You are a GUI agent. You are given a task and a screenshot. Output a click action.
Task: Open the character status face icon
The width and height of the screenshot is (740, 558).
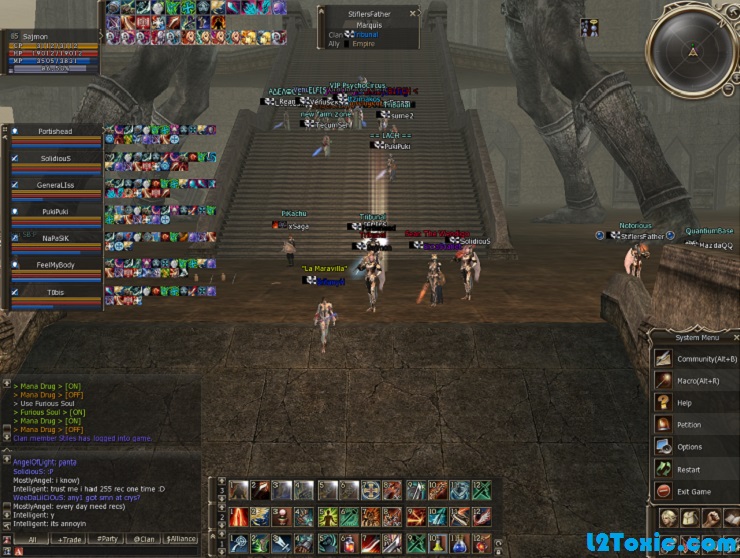coord(668,517)
